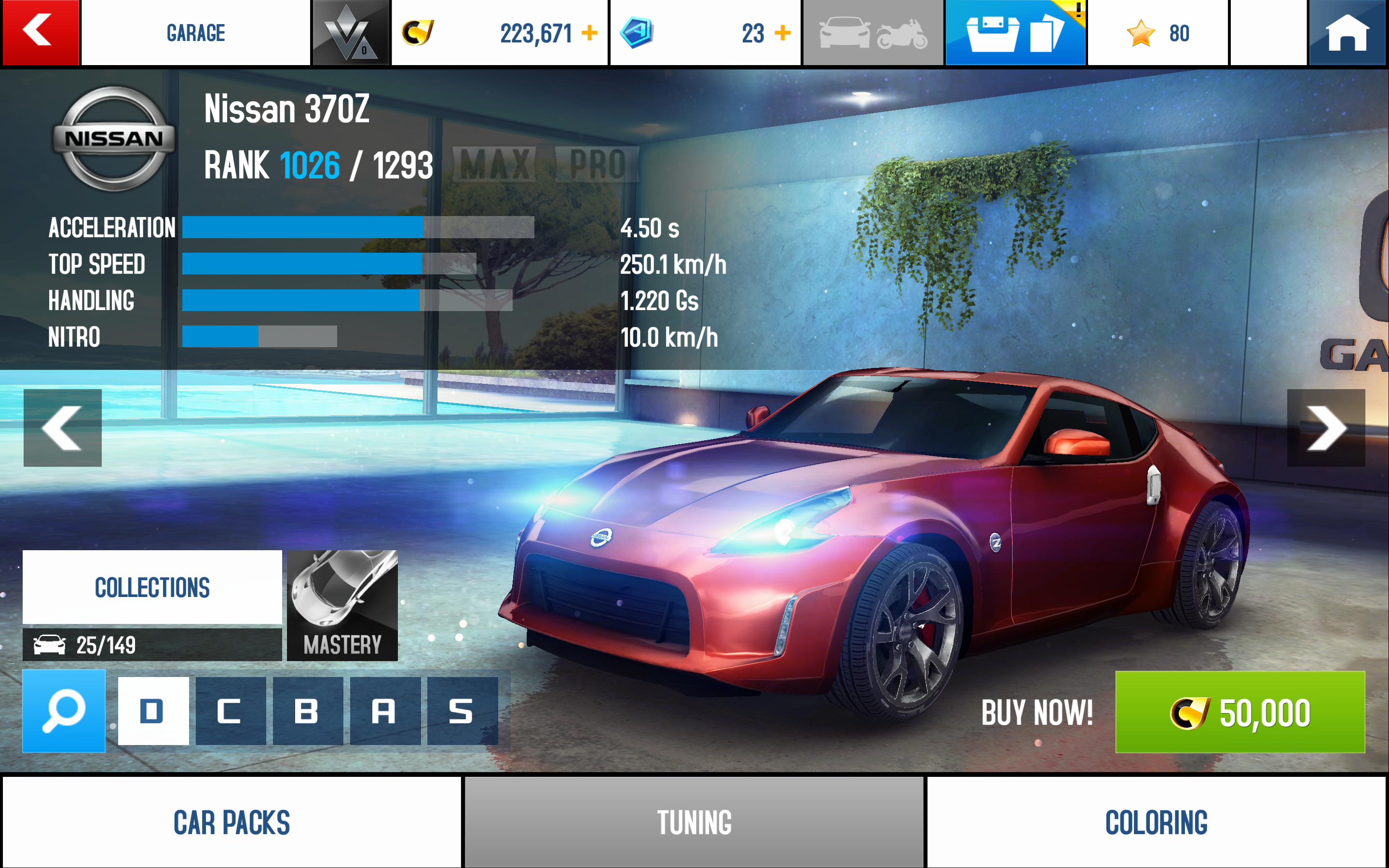Add more credits with the plus icon
The image size is (1389, 868).
coord(589,33)
